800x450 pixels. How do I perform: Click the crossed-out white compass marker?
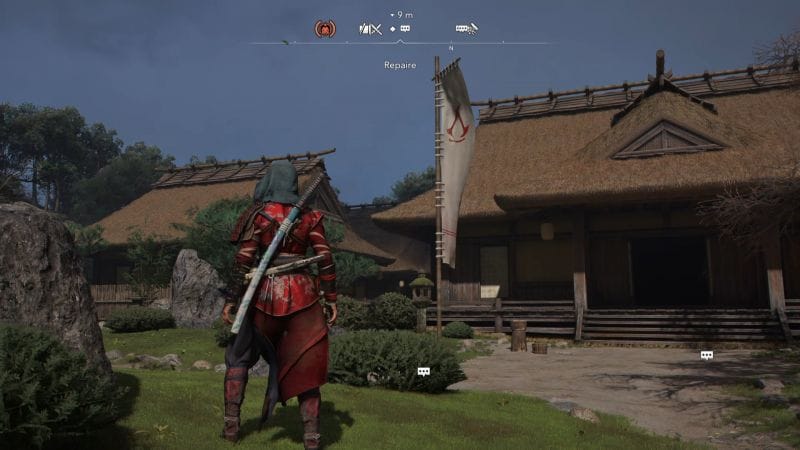coord(370,29)
